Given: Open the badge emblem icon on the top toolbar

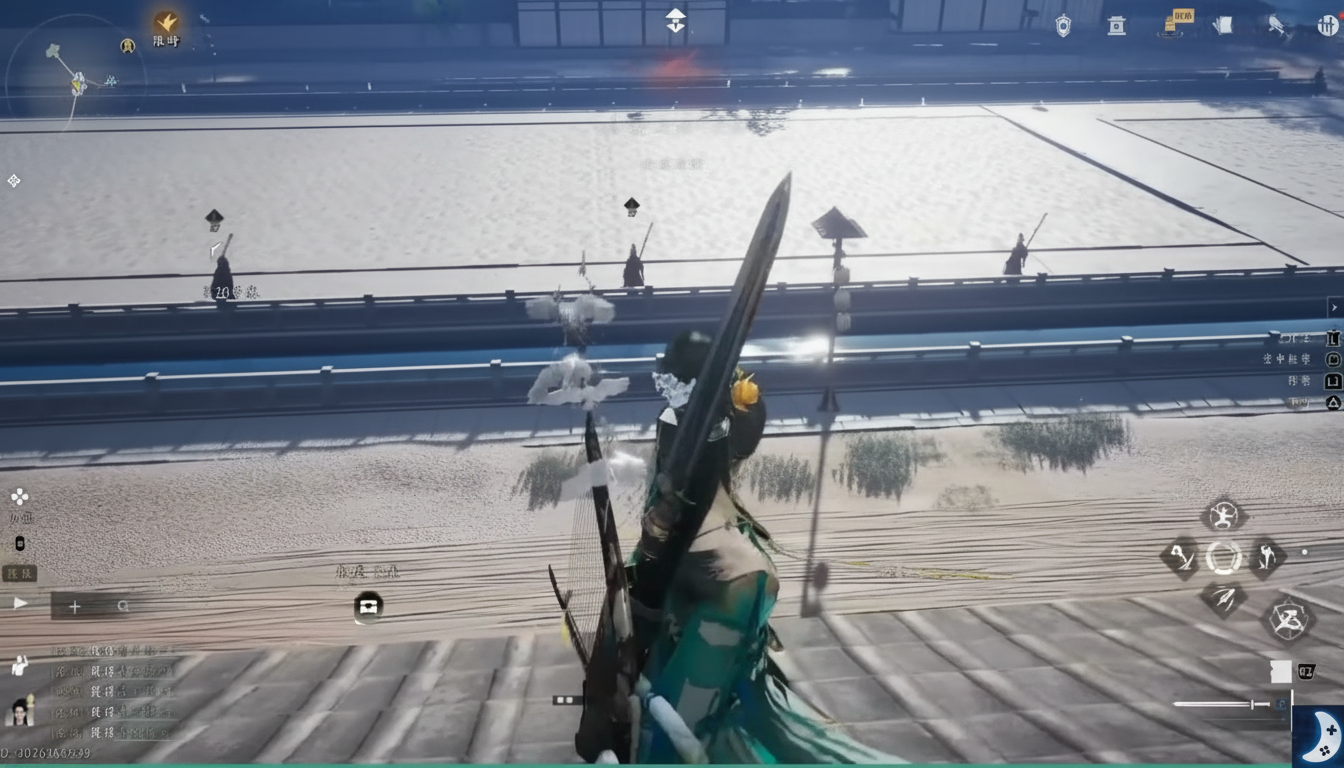Looking at the screenshot, I should [x=1063, y=25].
